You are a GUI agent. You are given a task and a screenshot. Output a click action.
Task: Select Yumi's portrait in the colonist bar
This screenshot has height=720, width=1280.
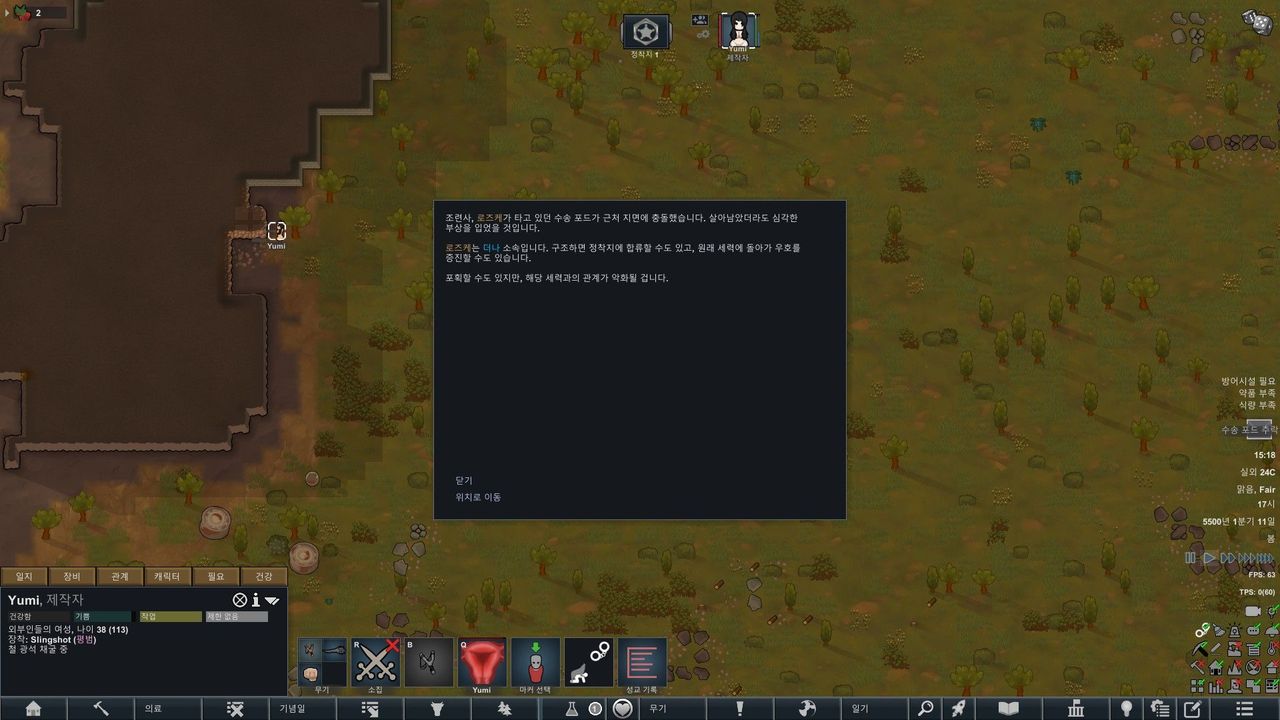pyautogui.click(x=737, y=30)
